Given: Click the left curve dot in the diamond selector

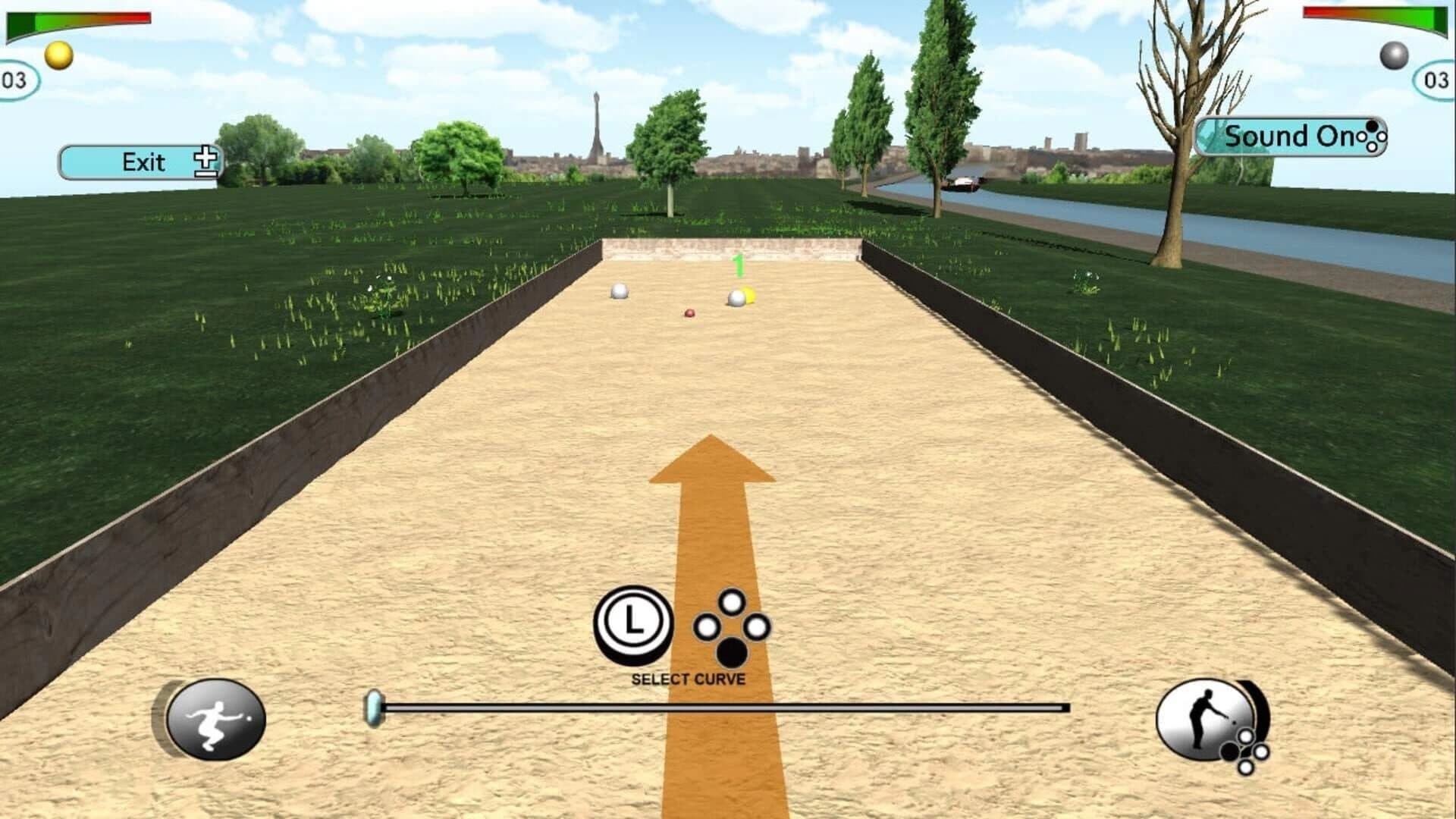Looking at the screenshot, I should [x=707, y=624].
